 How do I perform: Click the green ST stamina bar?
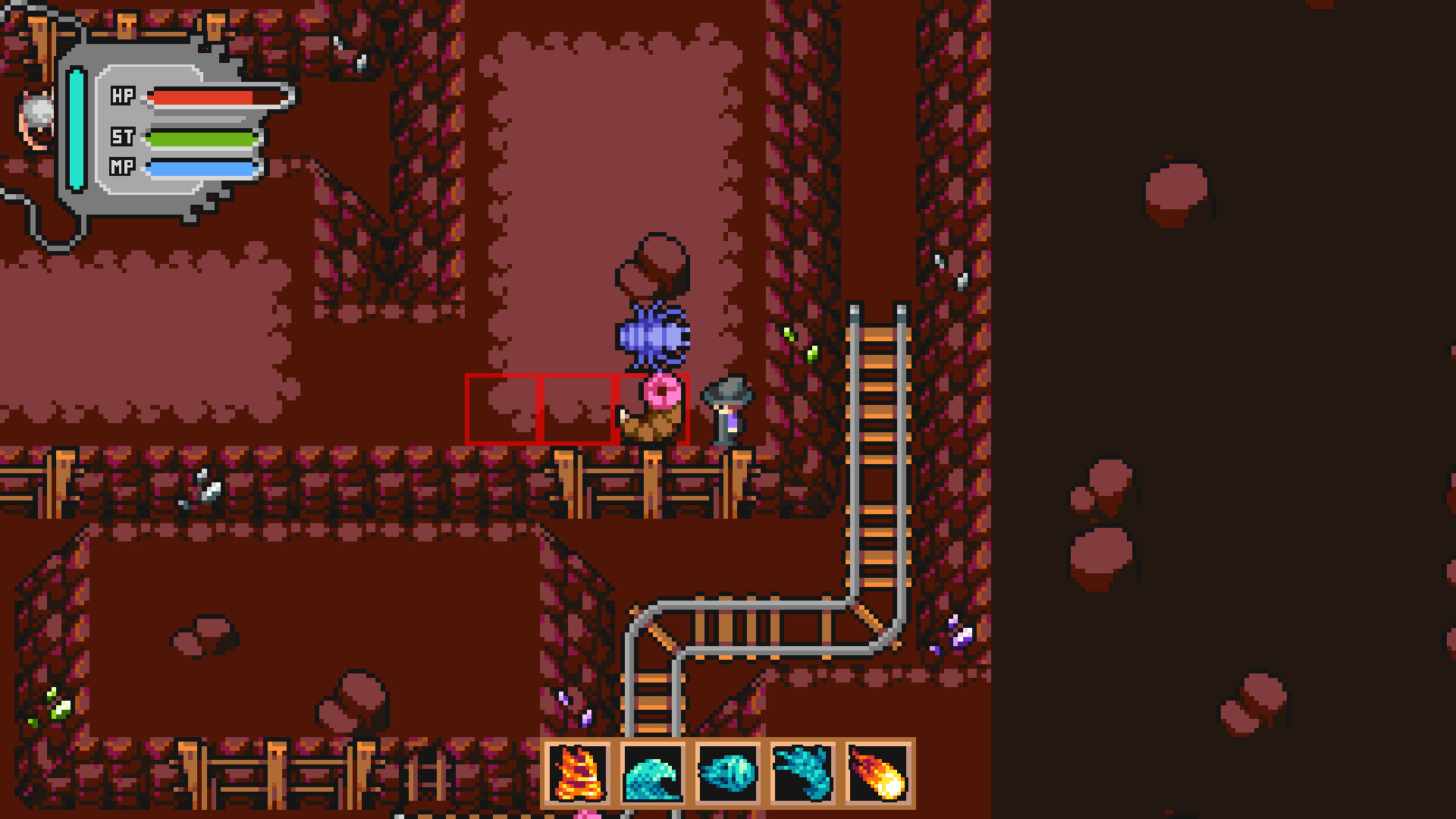(201, 139)
